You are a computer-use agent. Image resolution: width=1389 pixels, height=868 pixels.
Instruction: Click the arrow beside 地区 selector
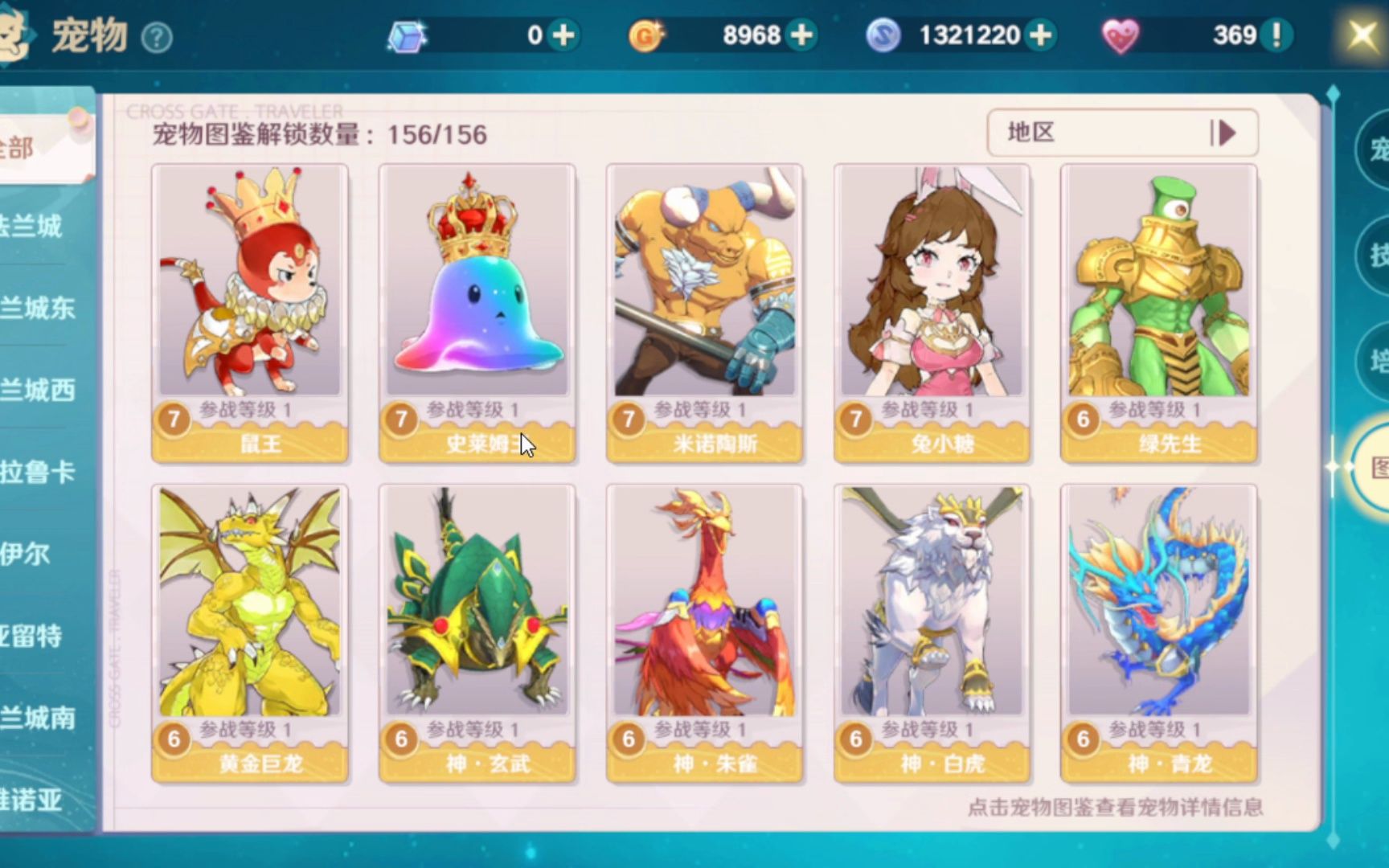tap(1225, 132)
